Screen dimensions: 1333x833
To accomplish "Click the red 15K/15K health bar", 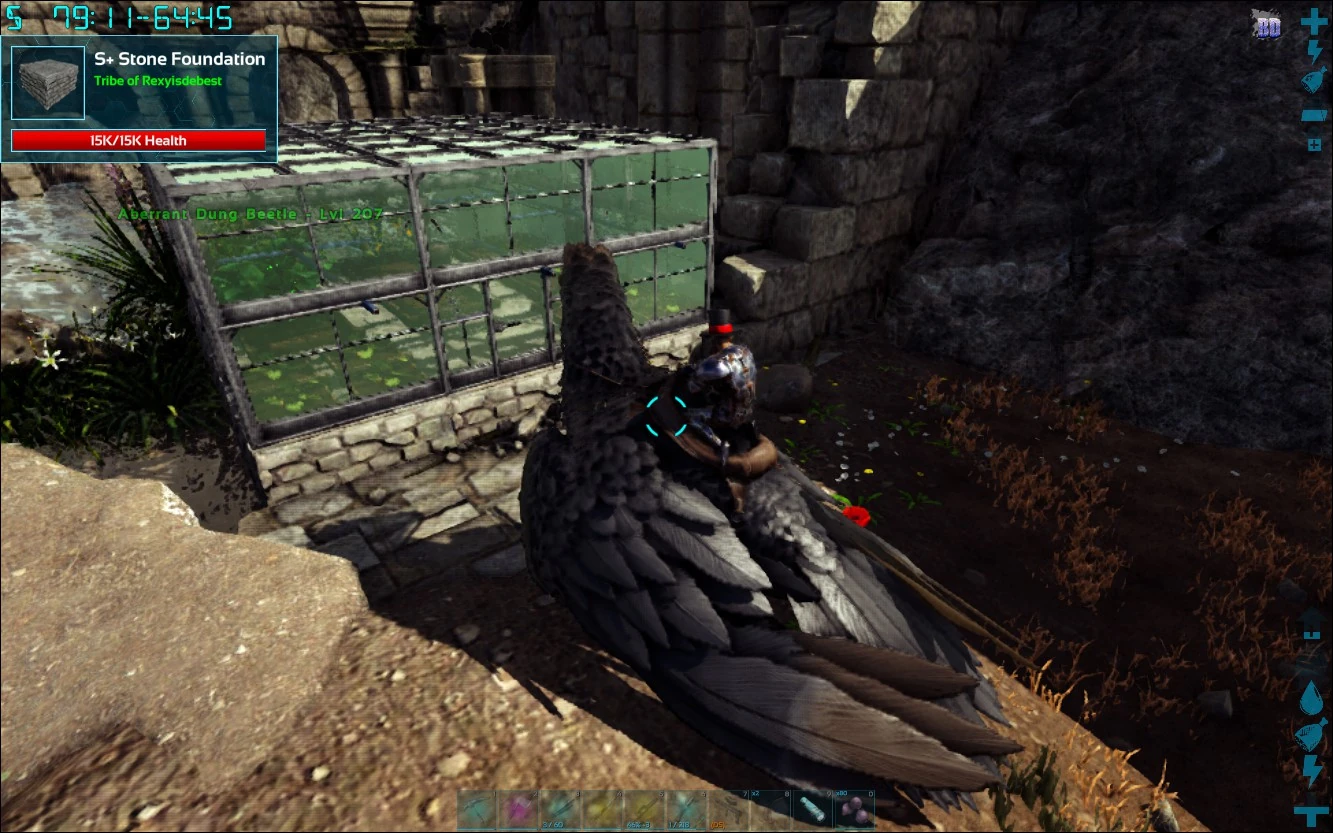I will click(139, 140).
